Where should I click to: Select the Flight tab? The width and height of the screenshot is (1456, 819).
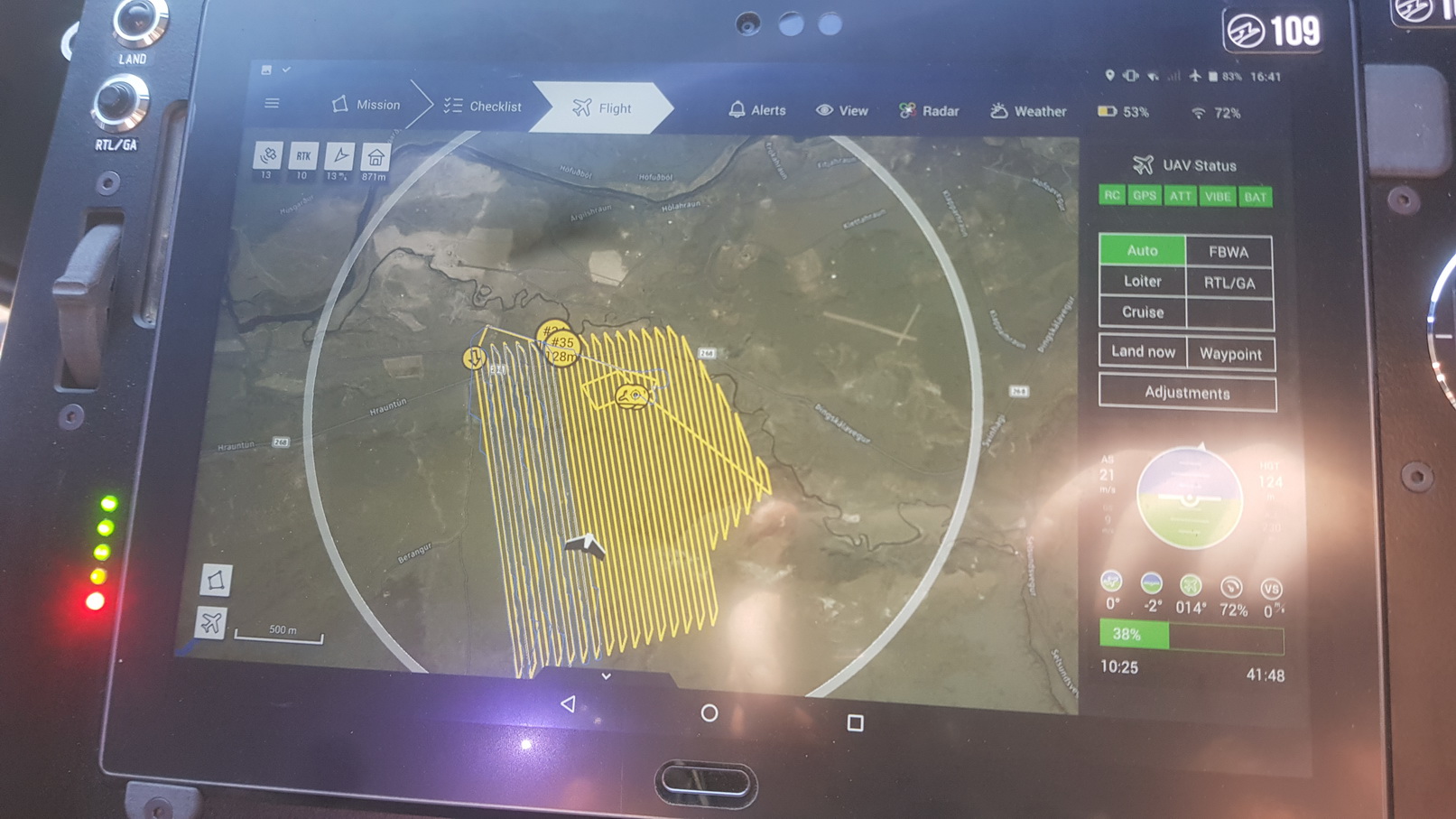point(602,108)
